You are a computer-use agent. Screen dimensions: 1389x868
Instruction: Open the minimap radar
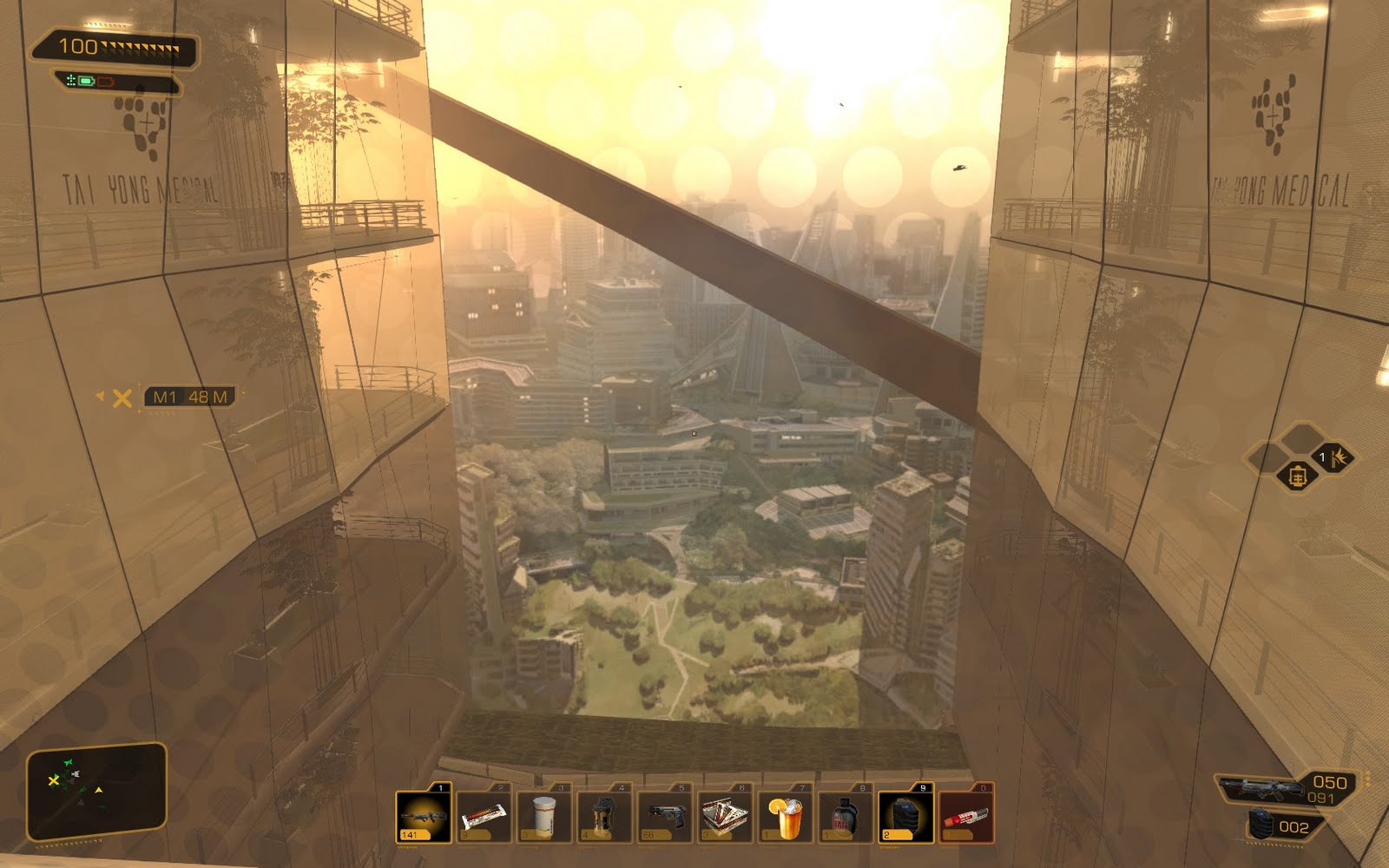[95, 792]
